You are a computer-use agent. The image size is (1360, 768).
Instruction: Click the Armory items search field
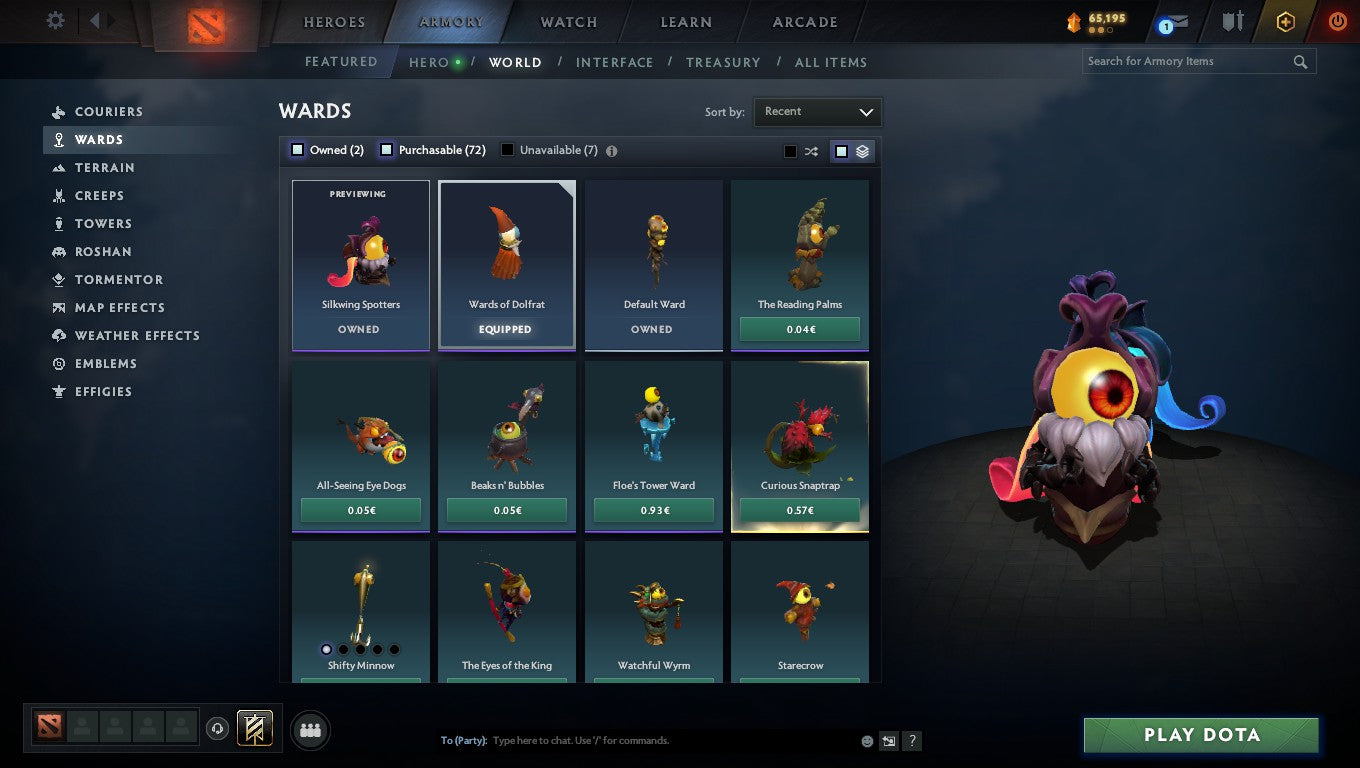tap(1180, 61)
